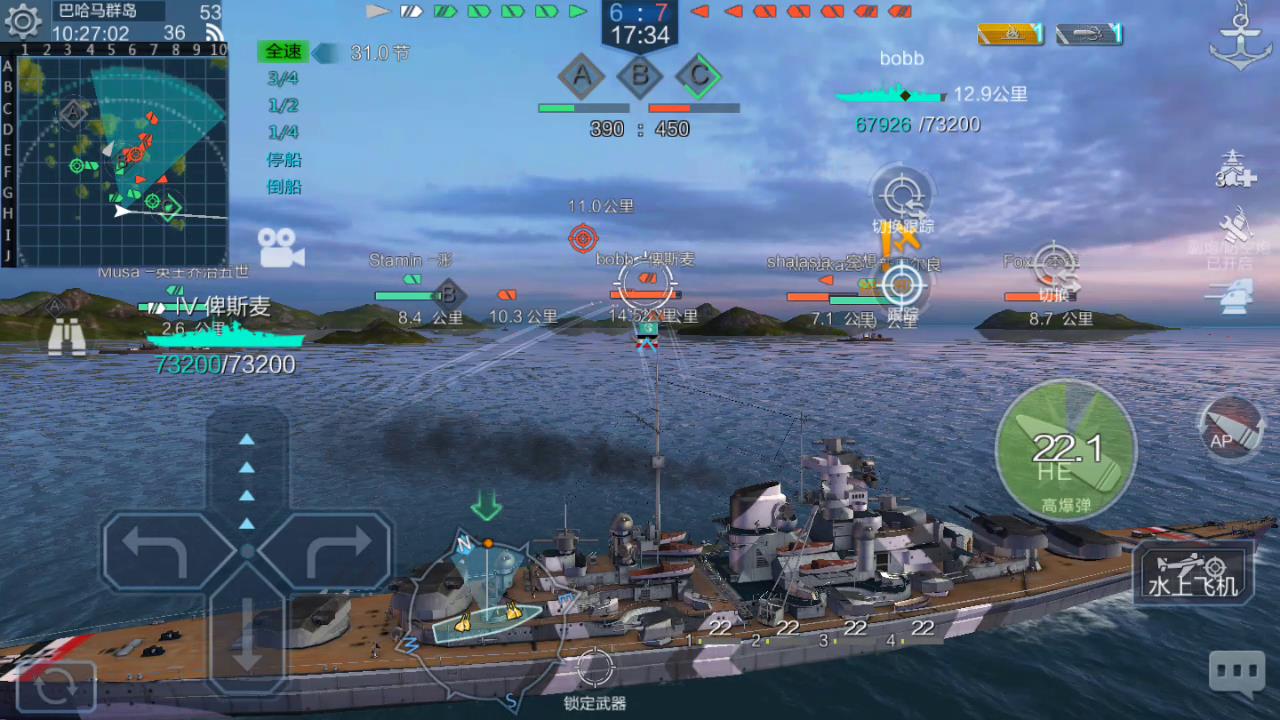The width and height of the screenshot is (1280, 720).
Task: Tap the tactical minimap
Action: coord(122,158)
